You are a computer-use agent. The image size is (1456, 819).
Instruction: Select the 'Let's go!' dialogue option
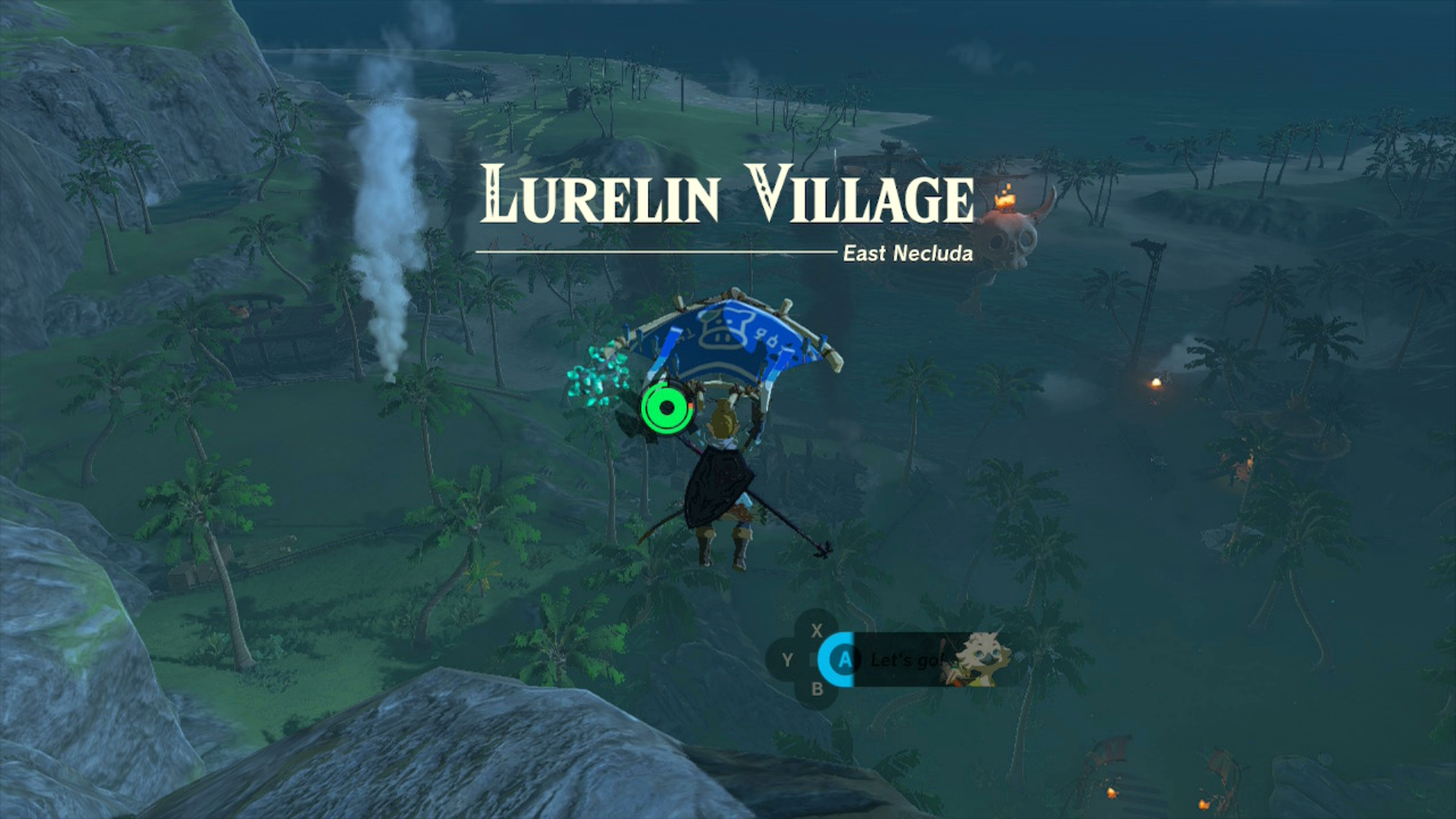(906, 660)
